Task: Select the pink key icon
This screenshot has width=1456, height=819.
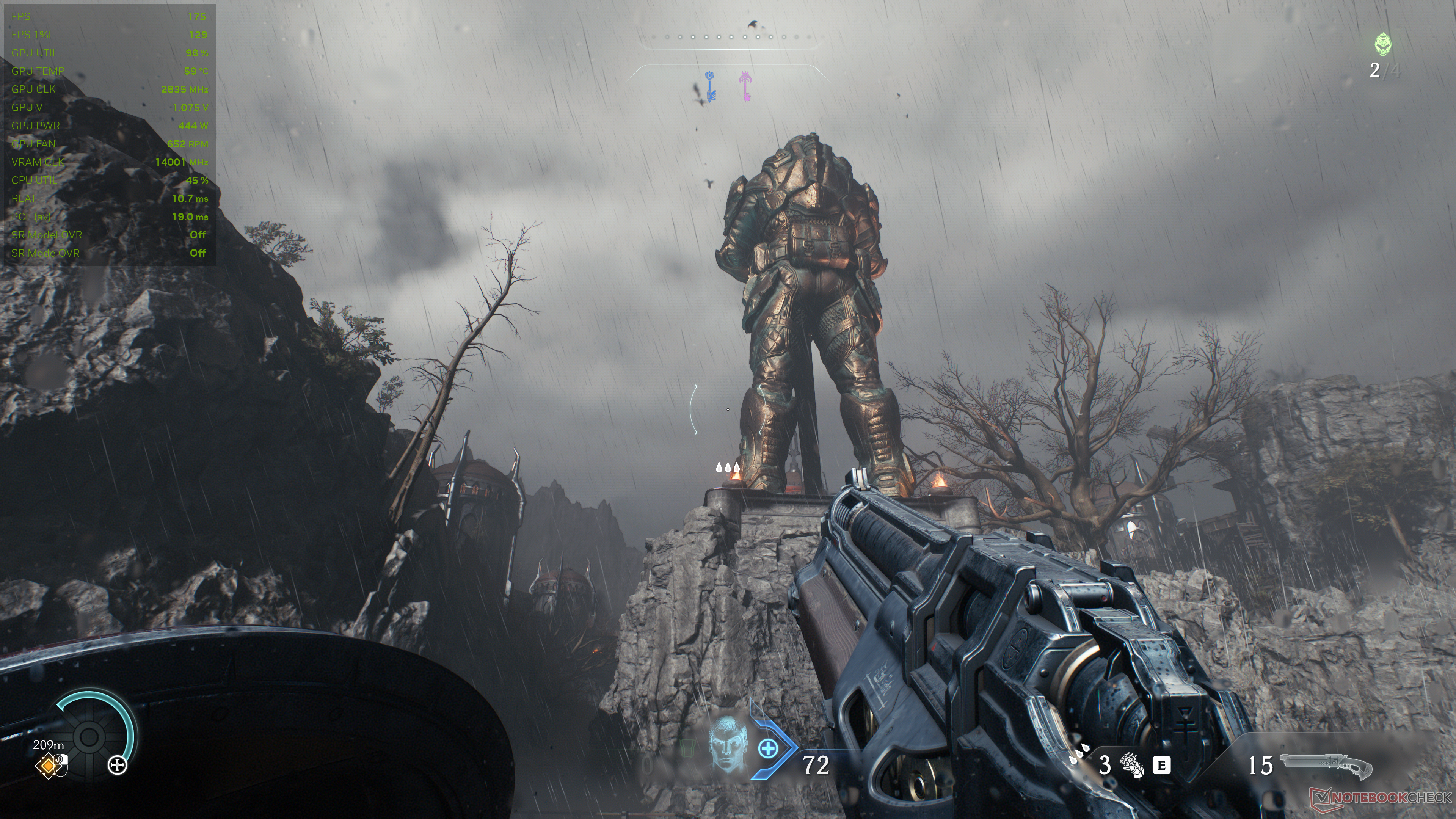Action: pos(745,86)
